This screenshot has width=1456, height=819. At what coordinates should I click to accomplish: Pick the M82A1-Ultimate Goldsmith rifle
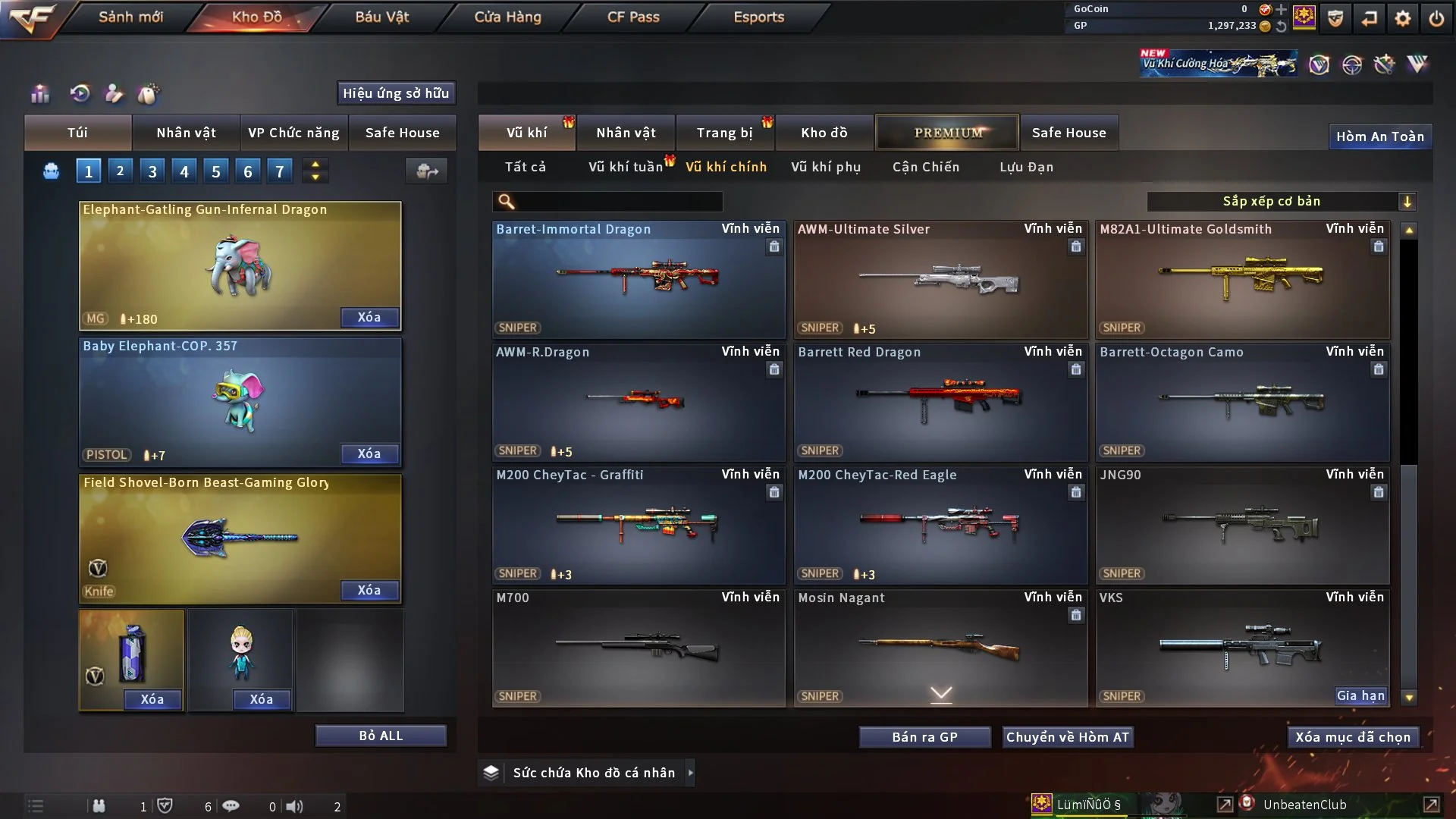point(1241,279)
